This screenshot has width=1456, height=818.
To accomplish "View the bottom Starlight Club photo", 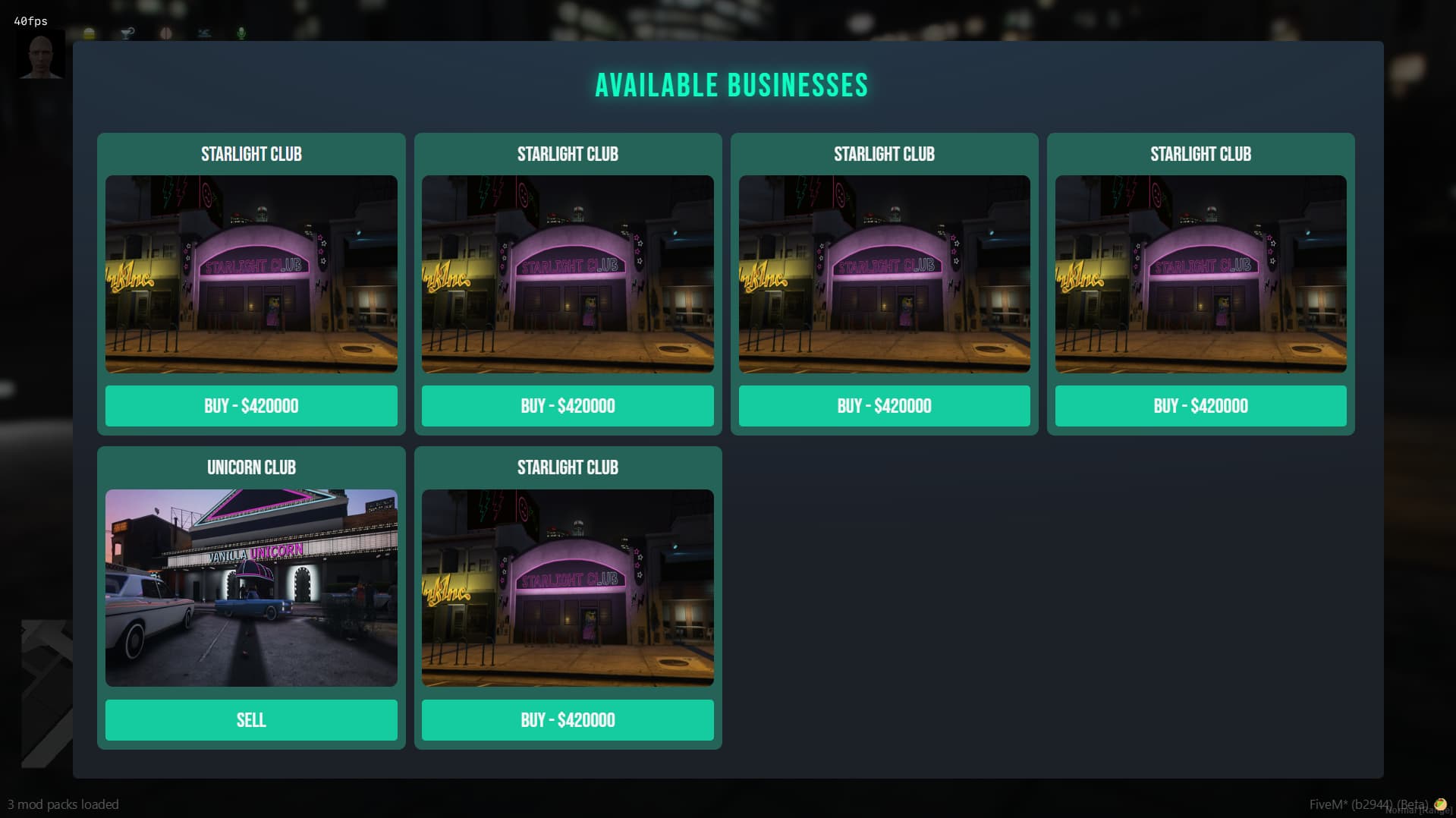I will [x=568, y=587].
